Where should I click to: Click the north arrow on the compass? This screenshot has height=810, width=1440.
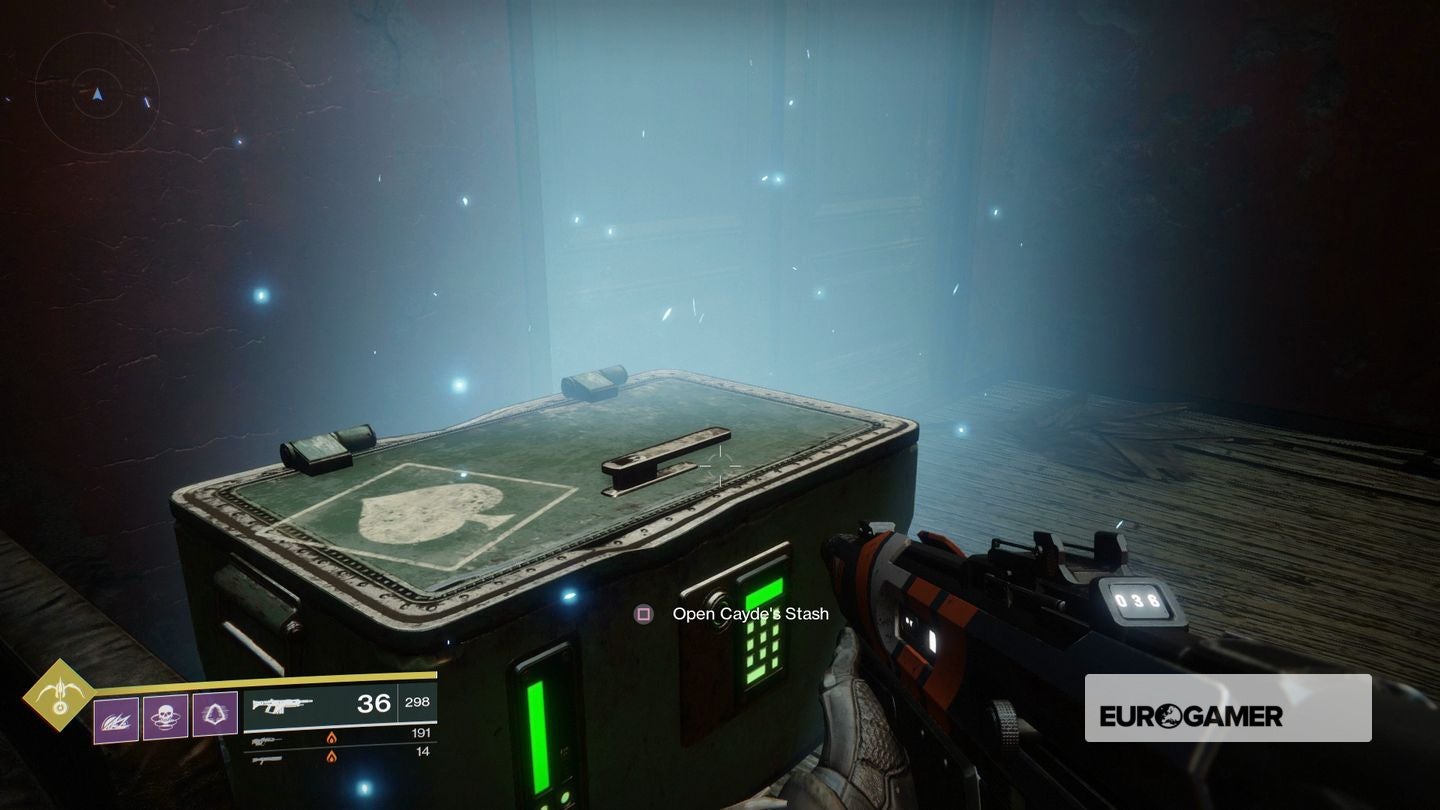pyautogui.click(x=97, y=93)
